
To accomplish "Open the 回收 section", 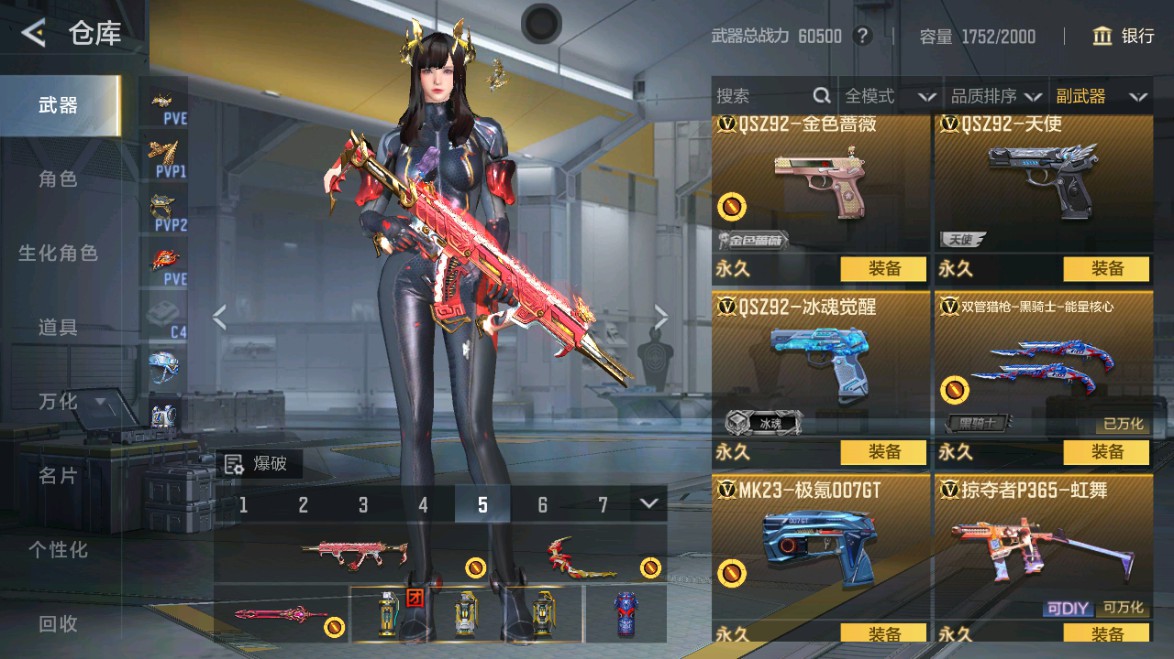I will (58, 623).
